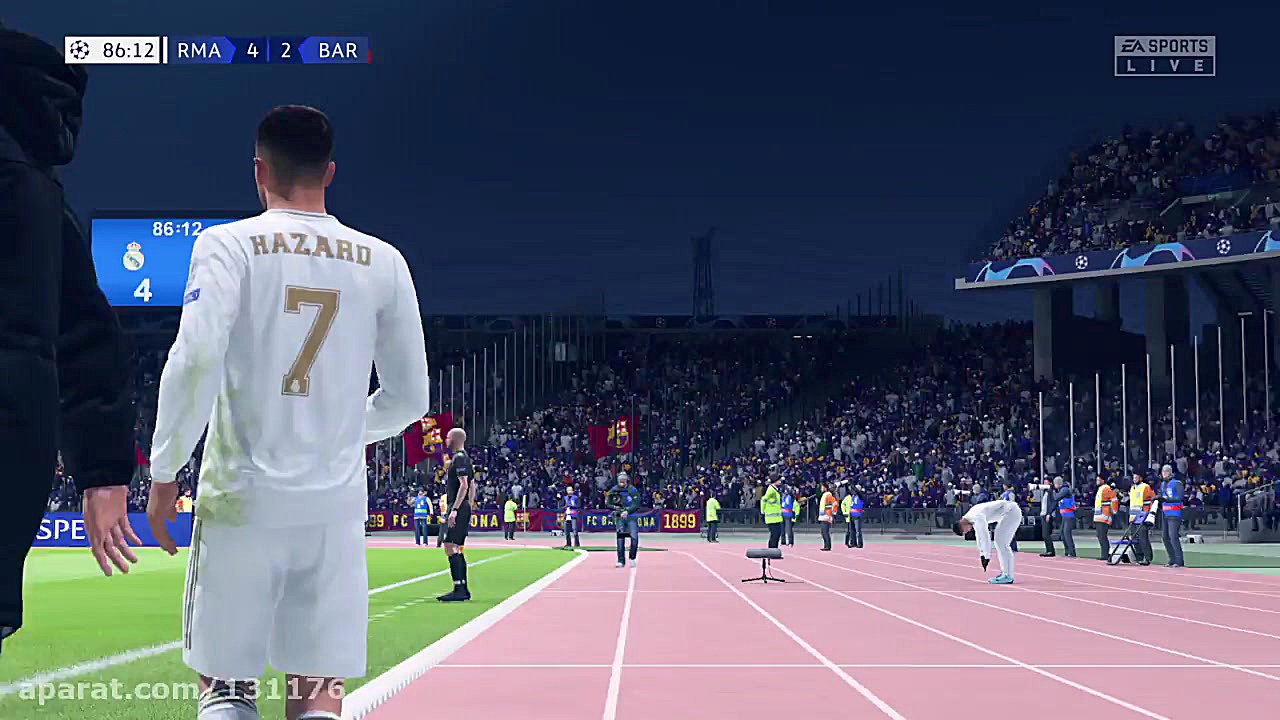Toggle the RMA team name display
The image size is (1280, 720).
(x=199, y=50)
